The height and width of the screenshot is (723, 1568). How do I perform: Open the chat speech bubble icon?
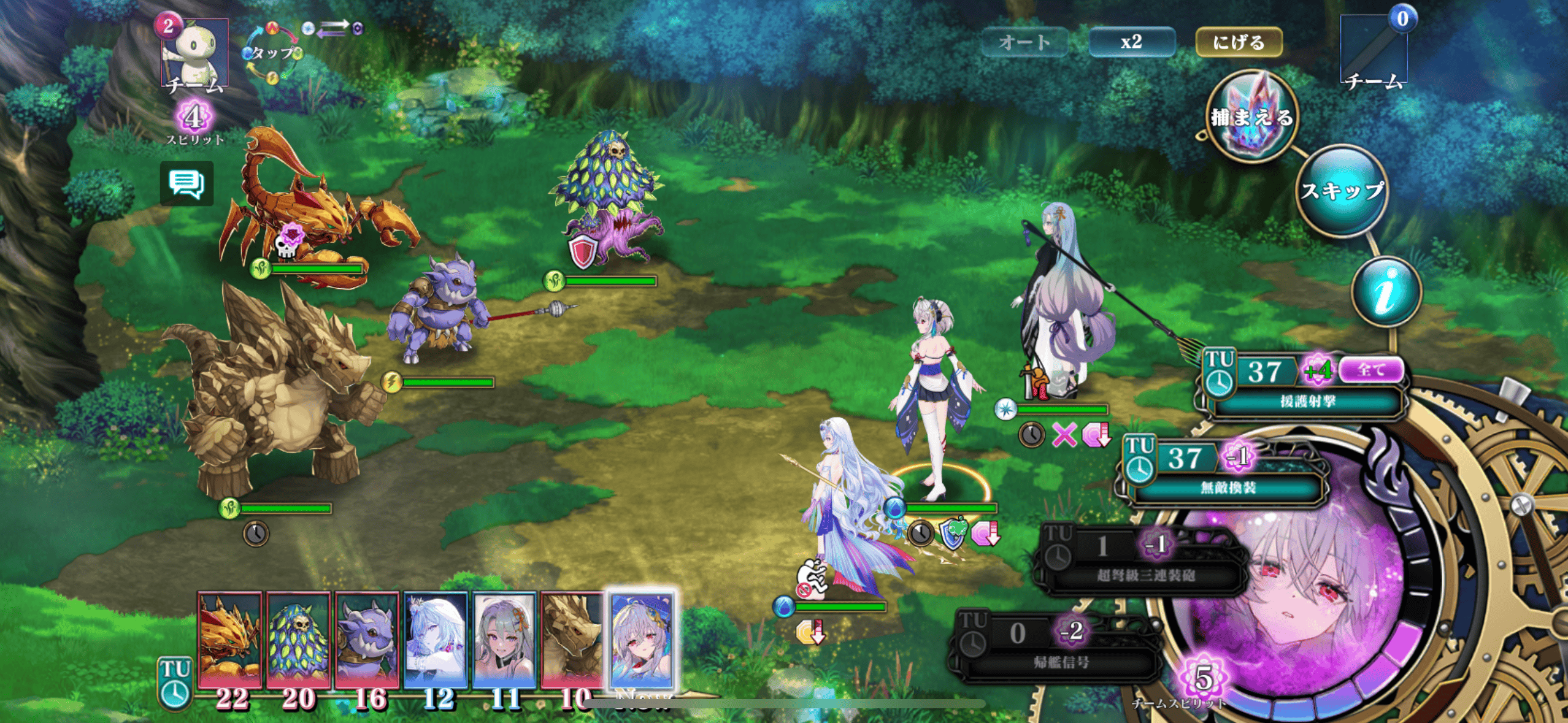(186, 183)
